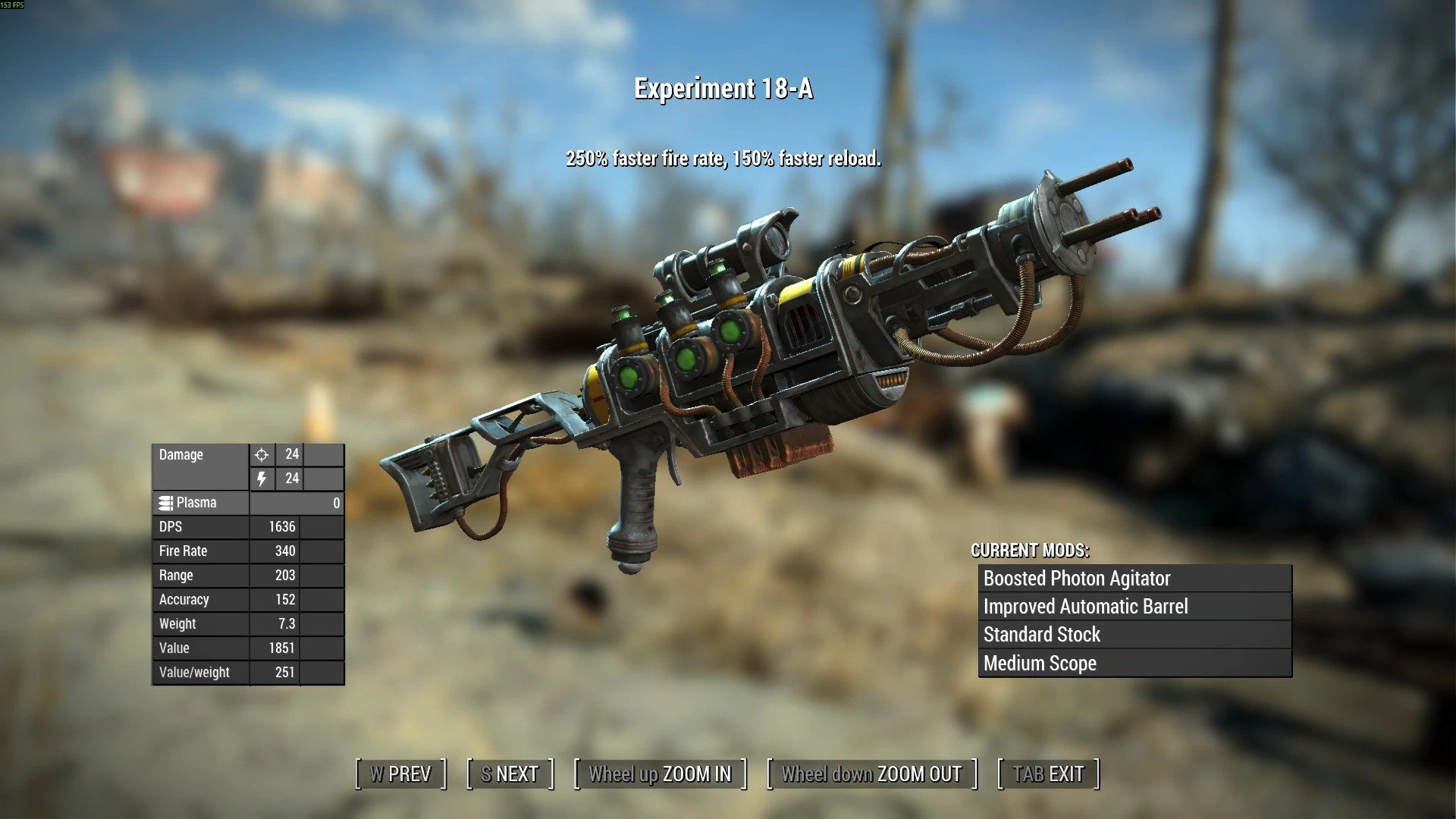The width and height of the screenshot is (1456, 819).
Task: Select the Boosted Photon Agitator mod
Action: (x=1134, y=579)
